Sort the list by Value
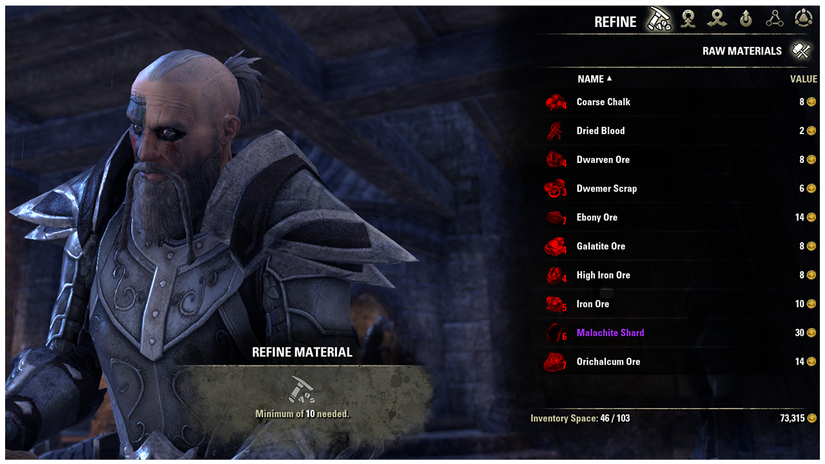This screenshot has height=464, width=825. tap(803, 79)
